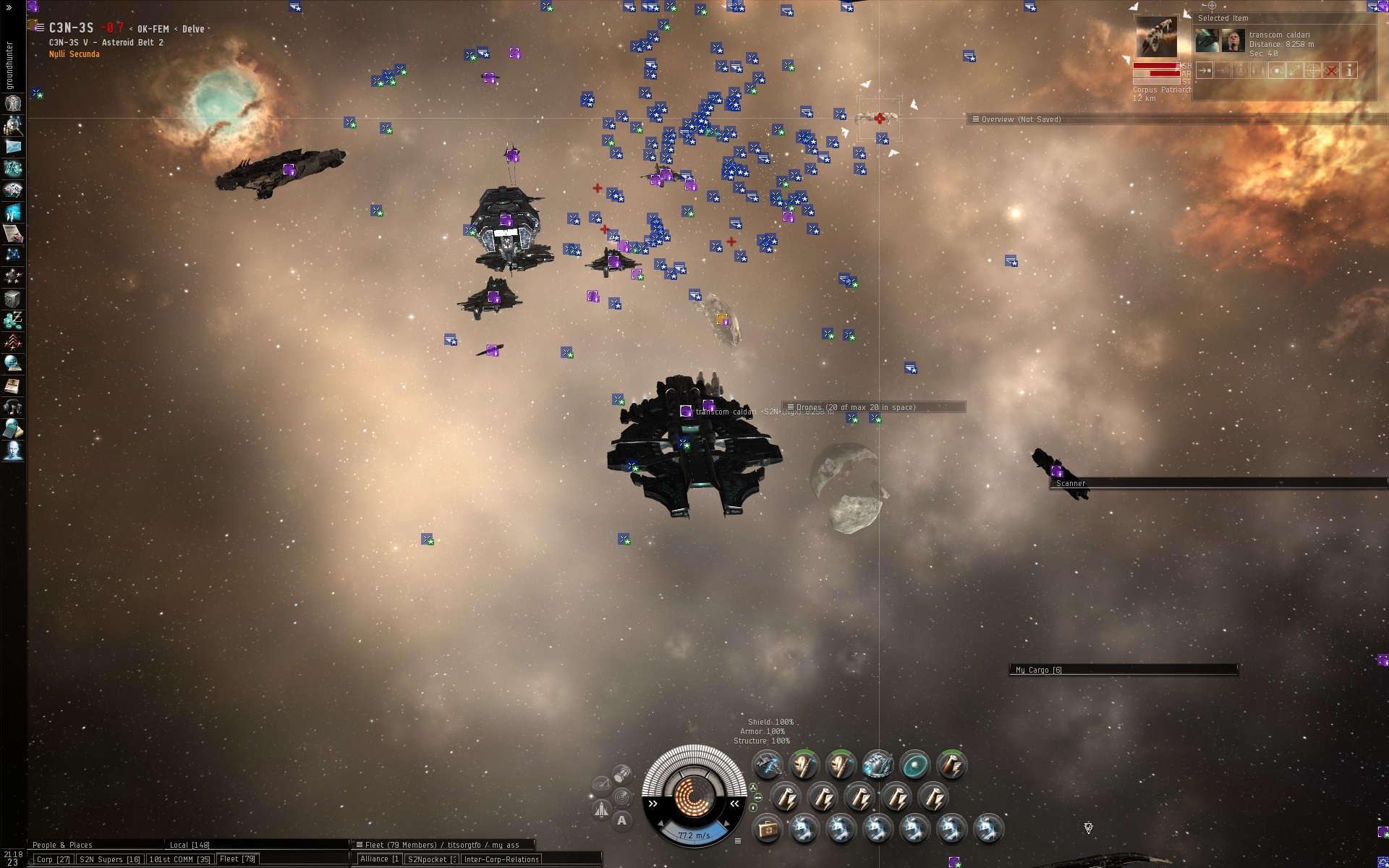Toggle the teal shield sphere module
The height and width of the screenshot is (868, 1389).
tap(914, 765)
